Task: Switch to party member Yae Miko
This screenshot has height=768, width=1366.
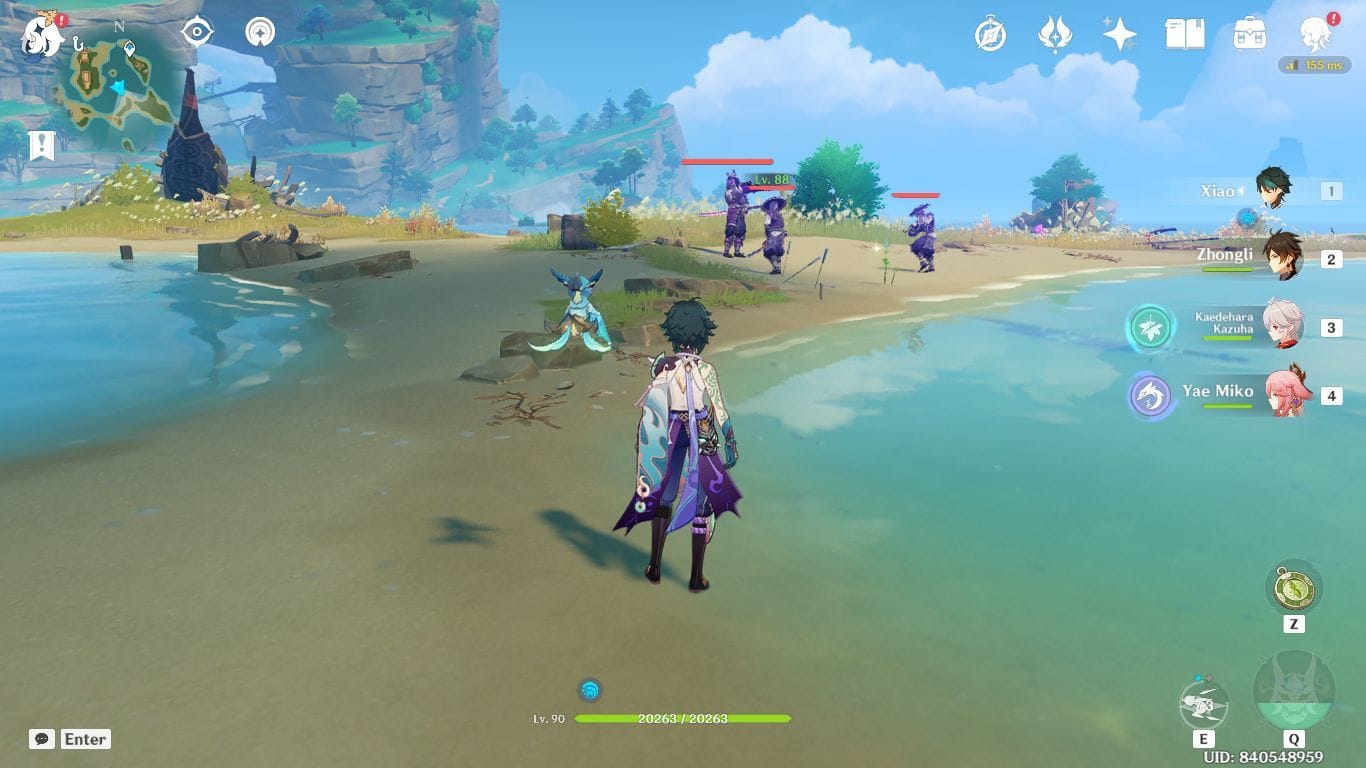Action: 1286,393
